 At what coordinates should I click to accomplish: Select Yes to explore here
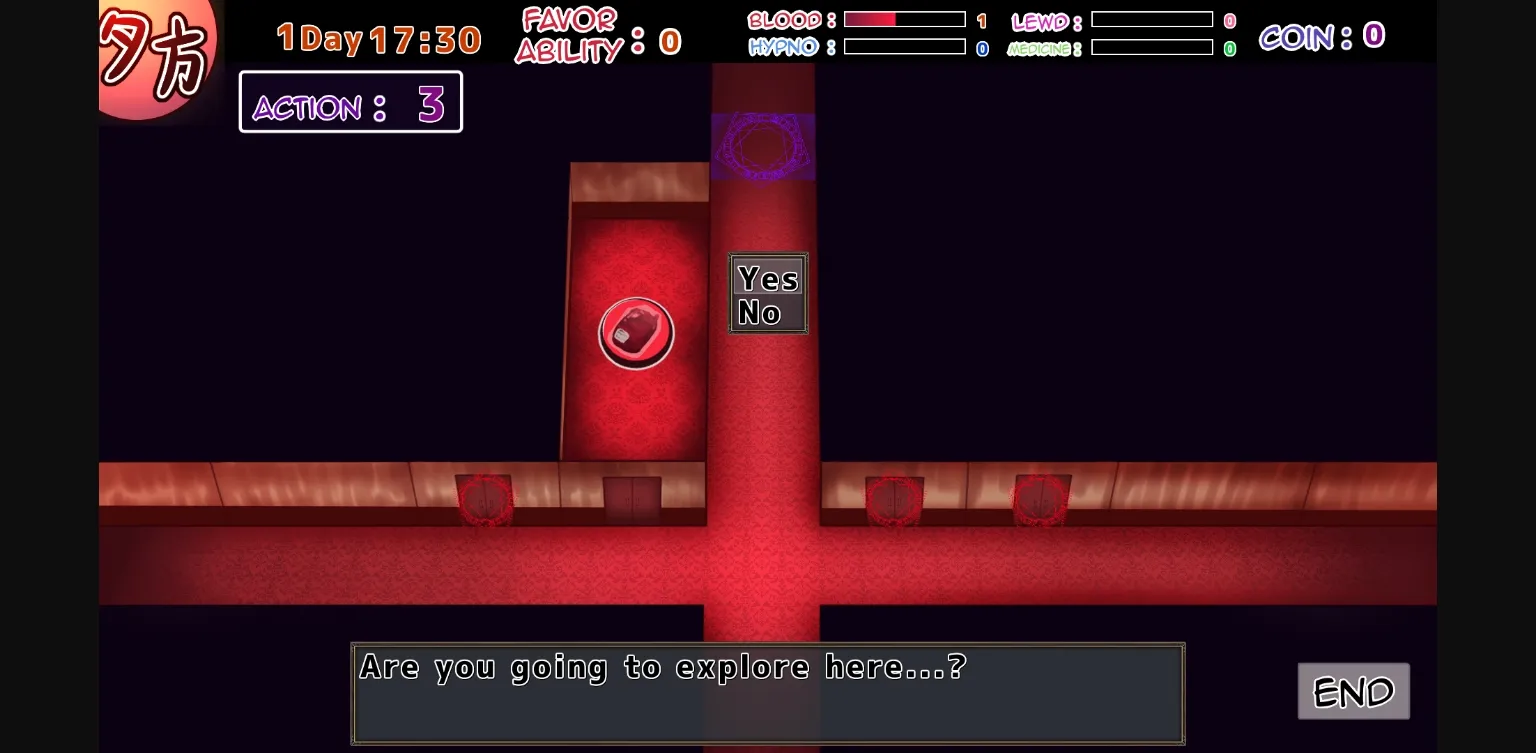click(x=766, y=280)
